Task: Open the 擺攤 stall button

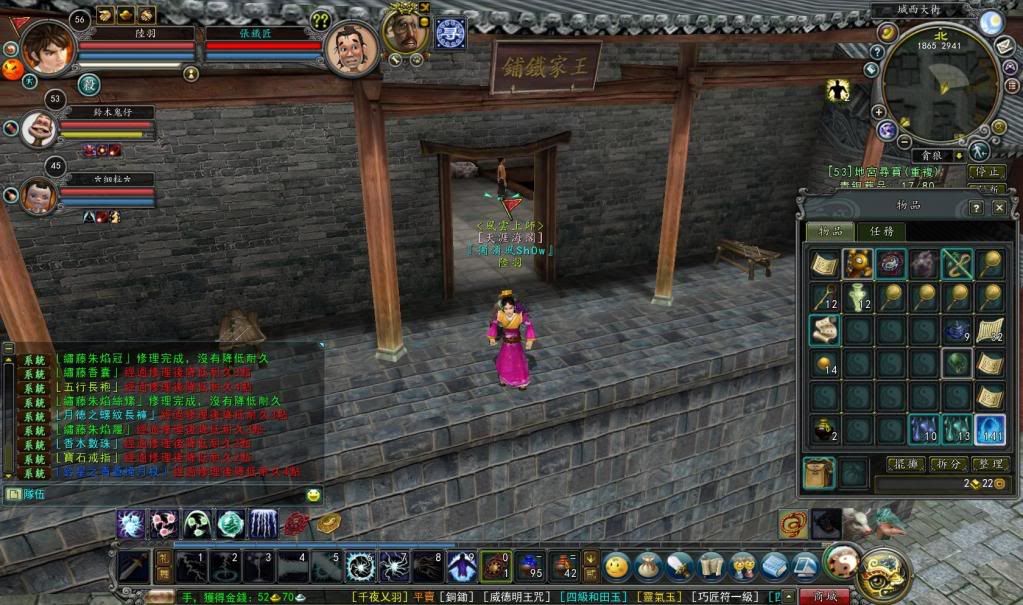Action: click(x=905, y=464)
